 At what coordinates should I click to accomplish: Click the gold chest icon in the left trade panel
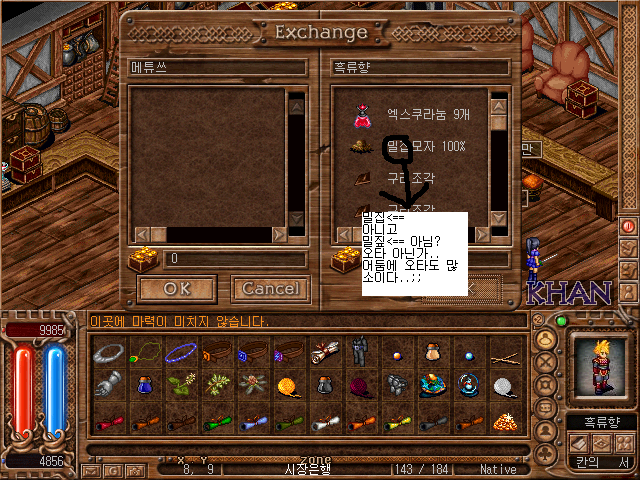[141, 260]
